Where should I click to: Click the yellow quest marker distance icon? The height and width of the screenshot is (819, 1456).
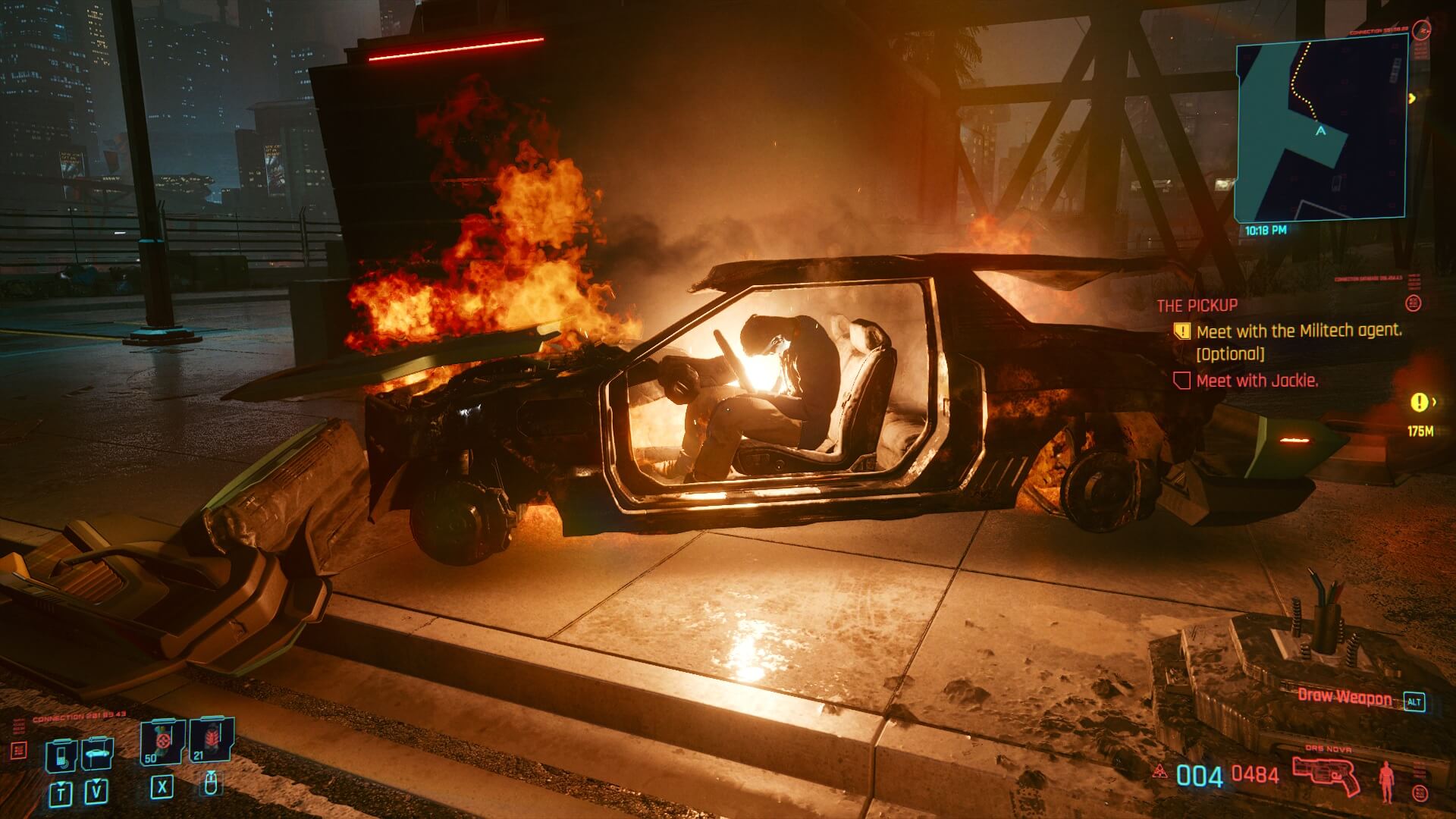[x=1419, y=402]
